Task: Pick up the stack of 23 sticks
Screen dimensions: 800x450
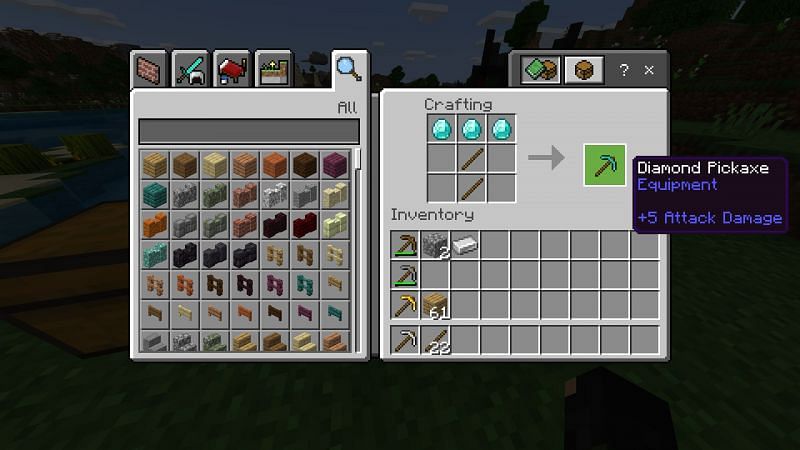Action: point(435,340)
